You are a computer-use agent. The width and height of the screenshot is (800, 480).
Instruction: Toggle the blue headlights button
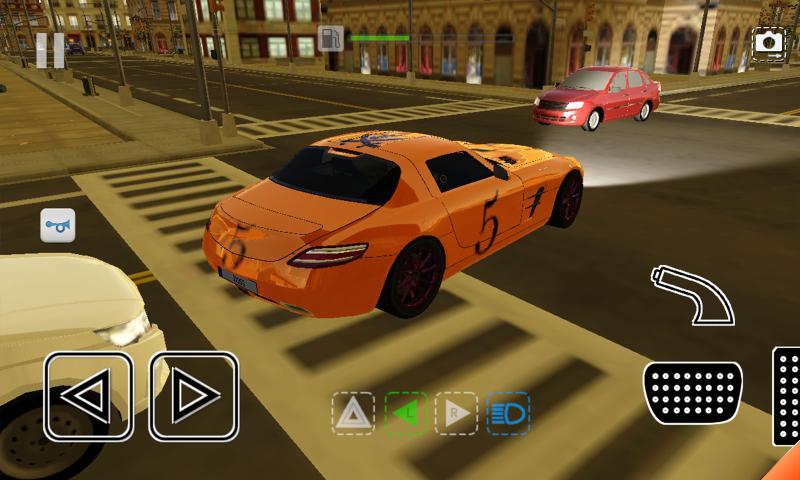pyautogui.click(x=508, y=413)
